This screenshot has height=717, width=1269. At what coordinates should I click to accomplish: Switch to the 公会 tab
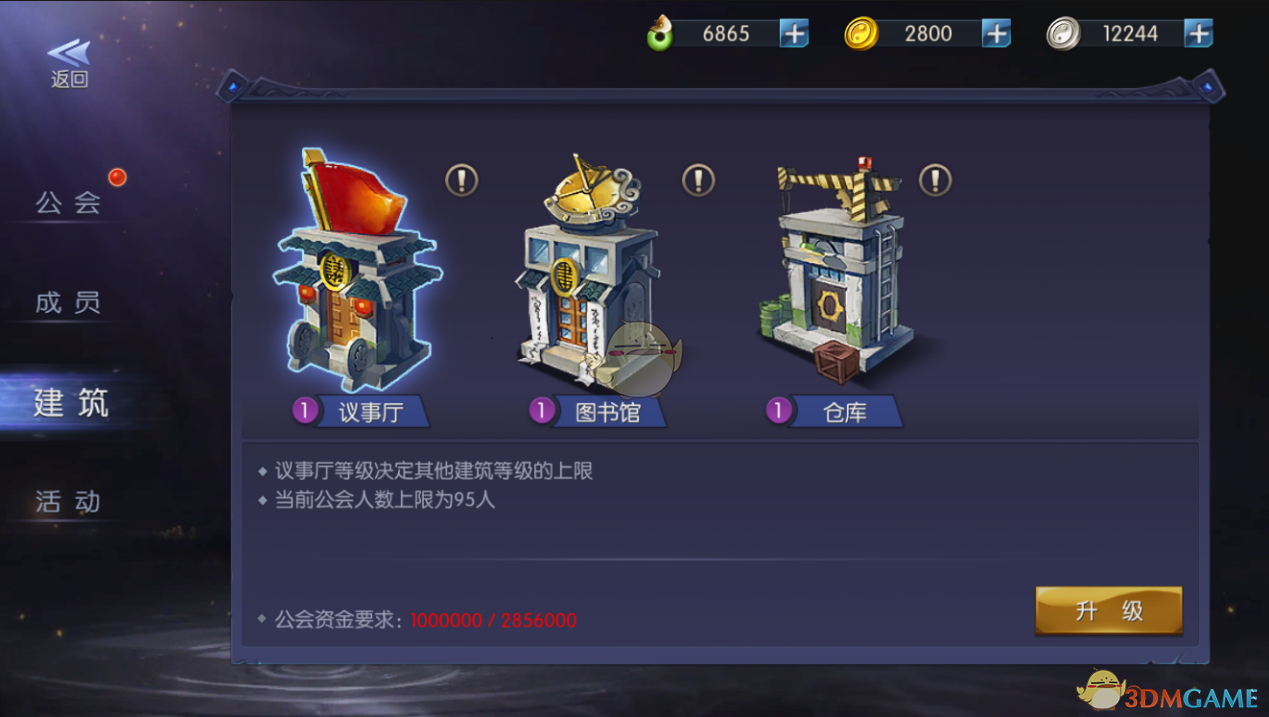pyautogui.click(x=68, y=203)
